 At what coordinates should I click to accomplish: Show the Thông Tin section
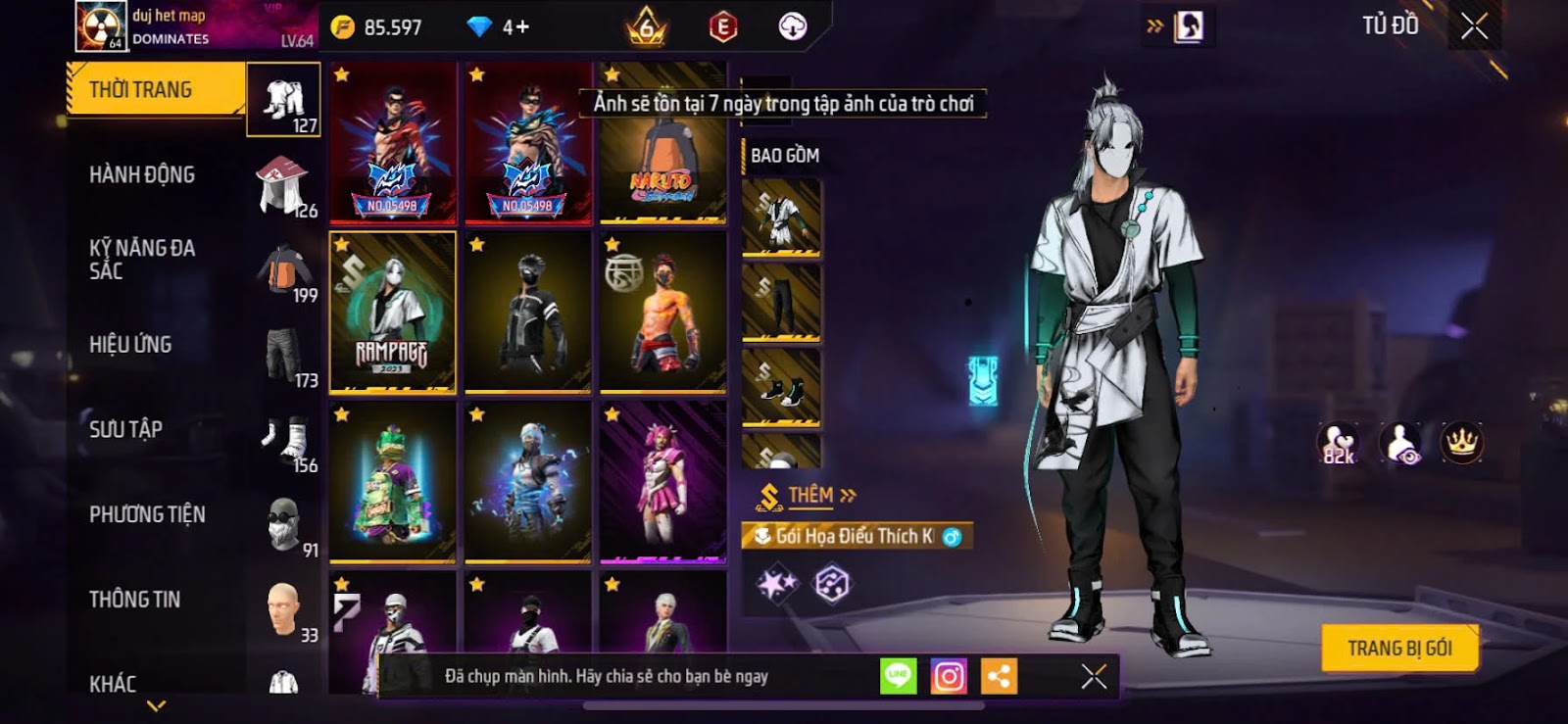point(134,600)
